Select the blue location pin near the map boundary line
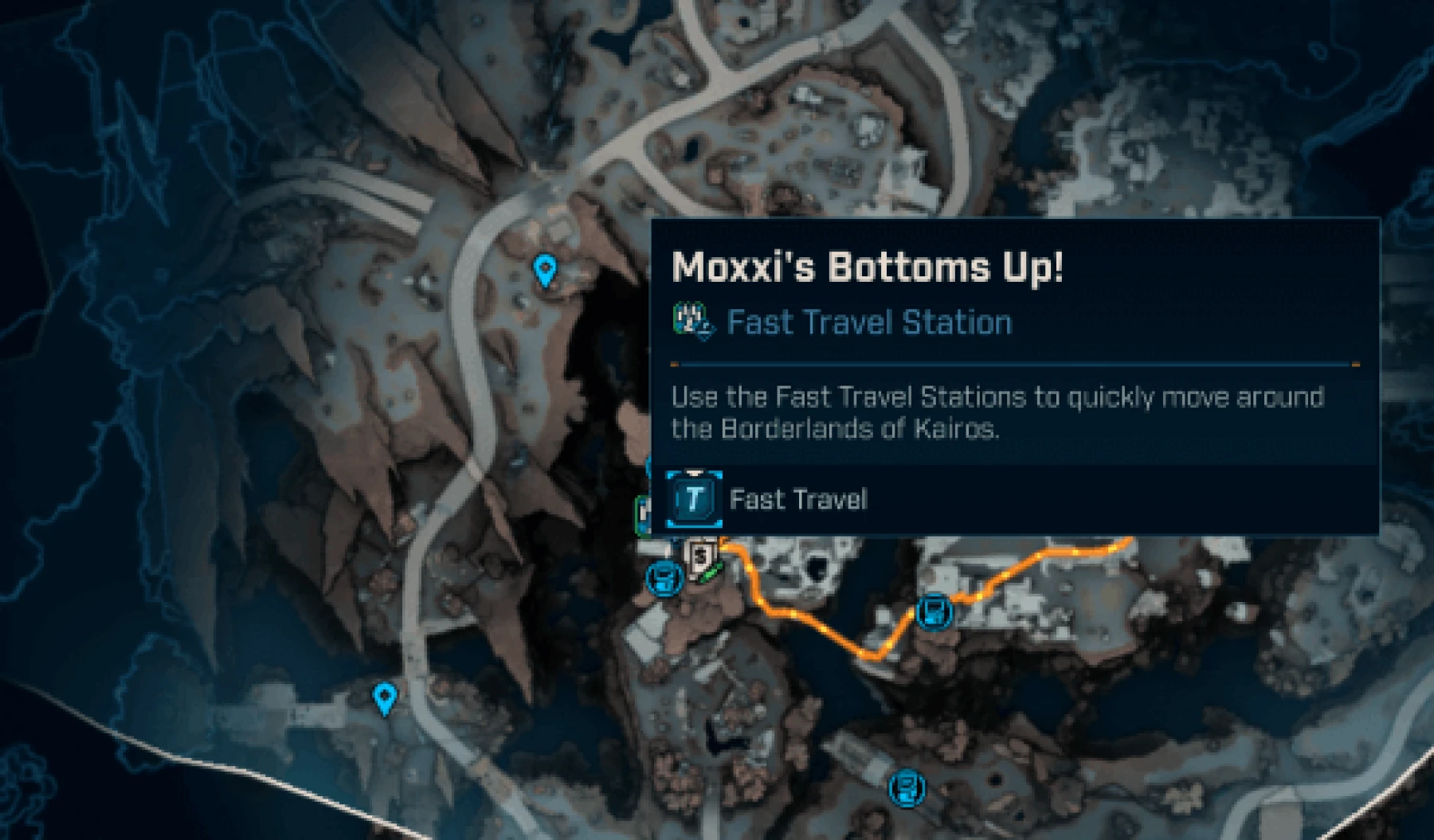Viewport: 1434px width, 840px height. [x=386, y=698]
